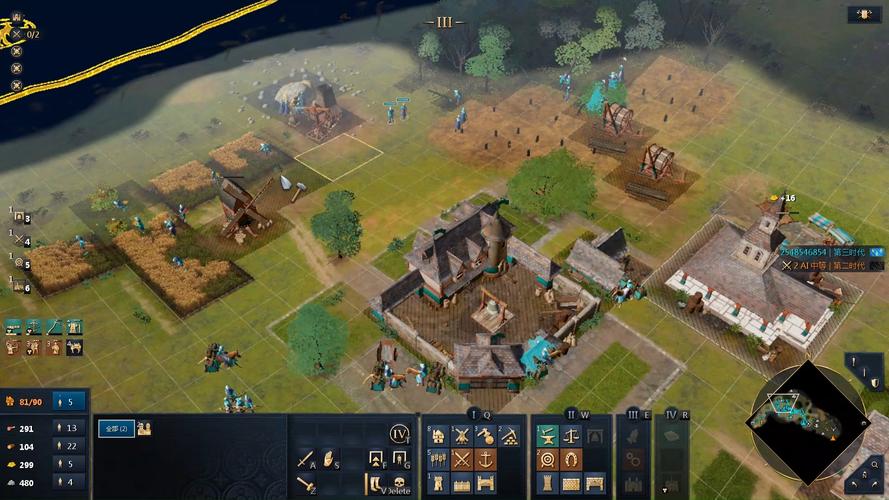Select the Age II building tab
889x500 pixels.
click(571, 413)
